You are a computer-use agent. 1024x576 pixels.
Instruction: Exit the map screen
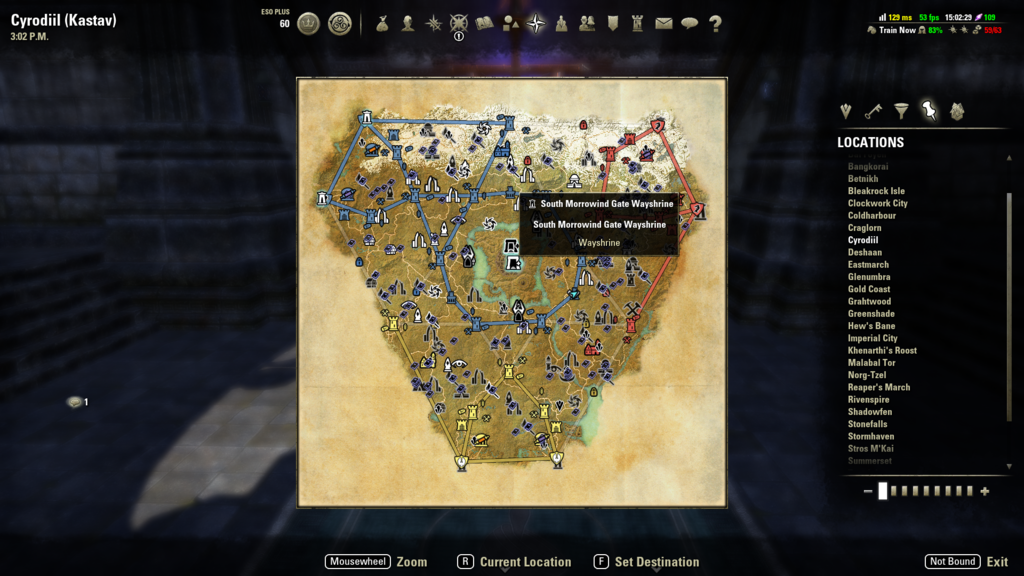point(996,562)
